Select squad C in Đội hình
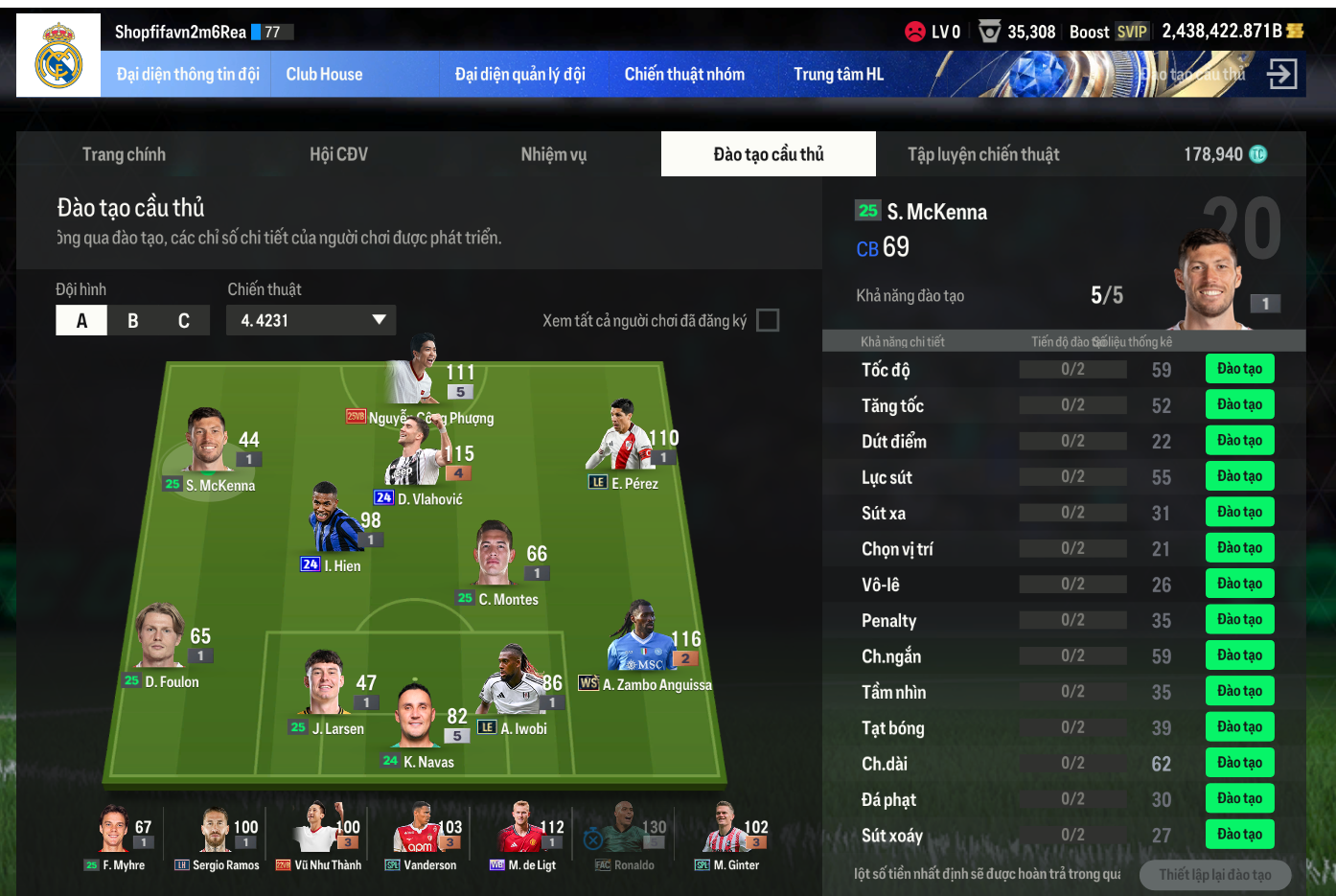This screenshot has width=1336, height=896. [x=184, y=321]
